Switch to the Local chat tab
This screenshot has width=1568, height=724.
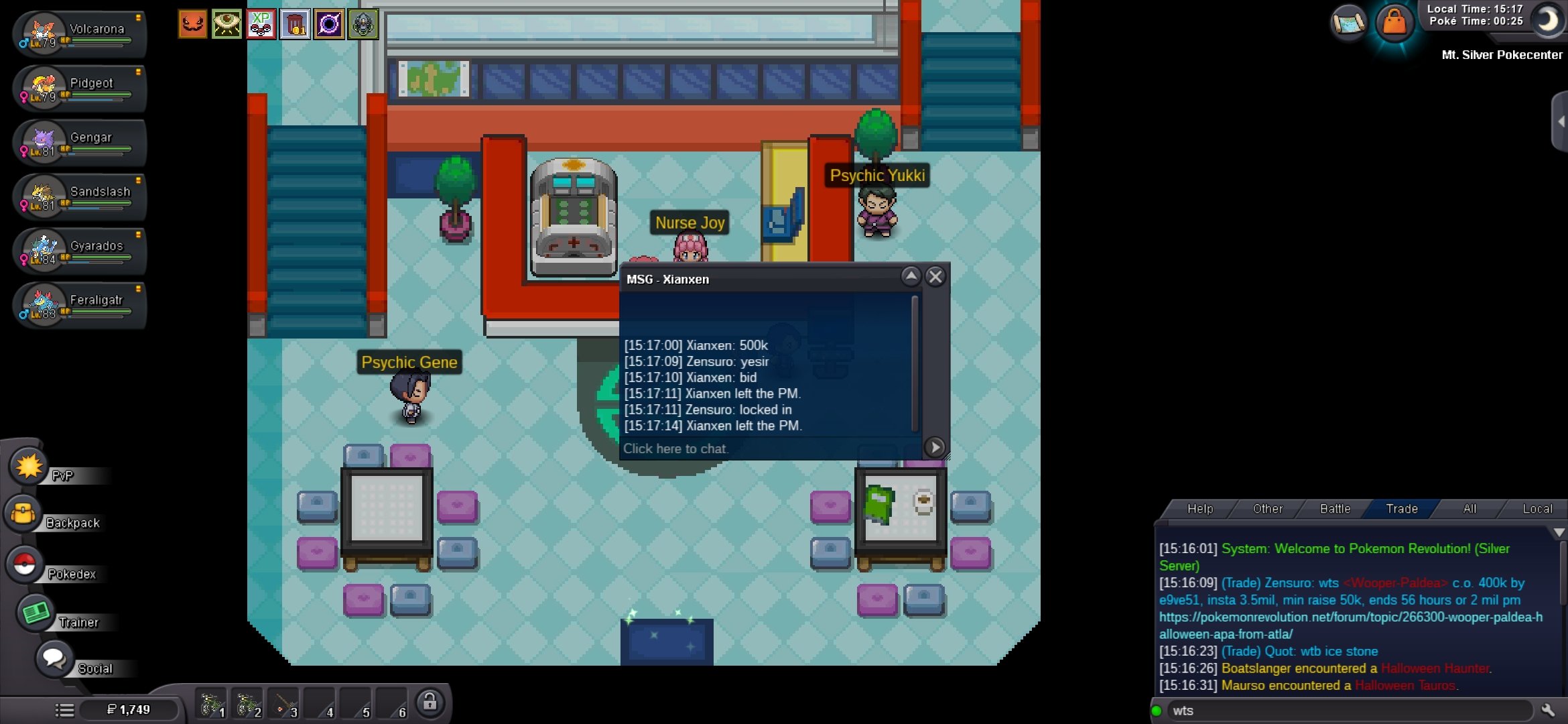point(1537,509)
